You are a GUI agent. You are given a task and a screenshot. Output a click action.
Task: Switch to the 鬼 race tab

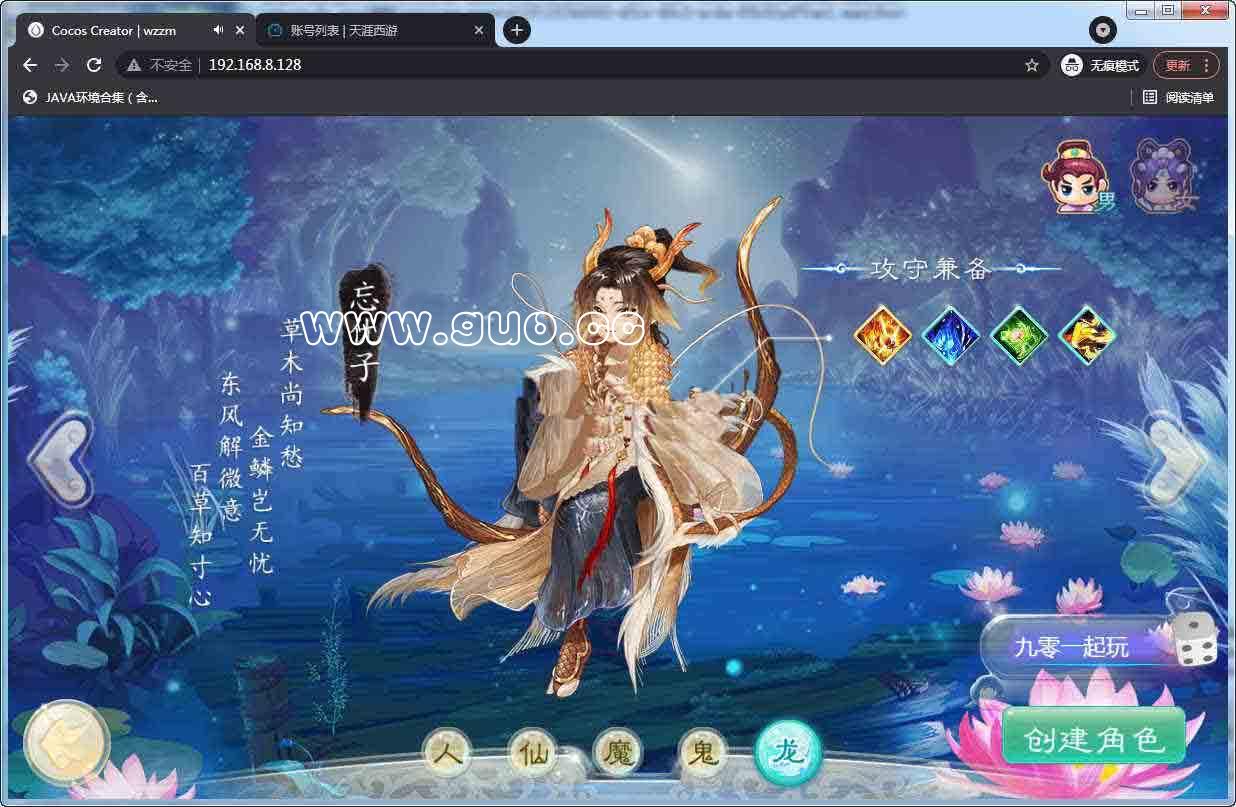tap(703, 753)
